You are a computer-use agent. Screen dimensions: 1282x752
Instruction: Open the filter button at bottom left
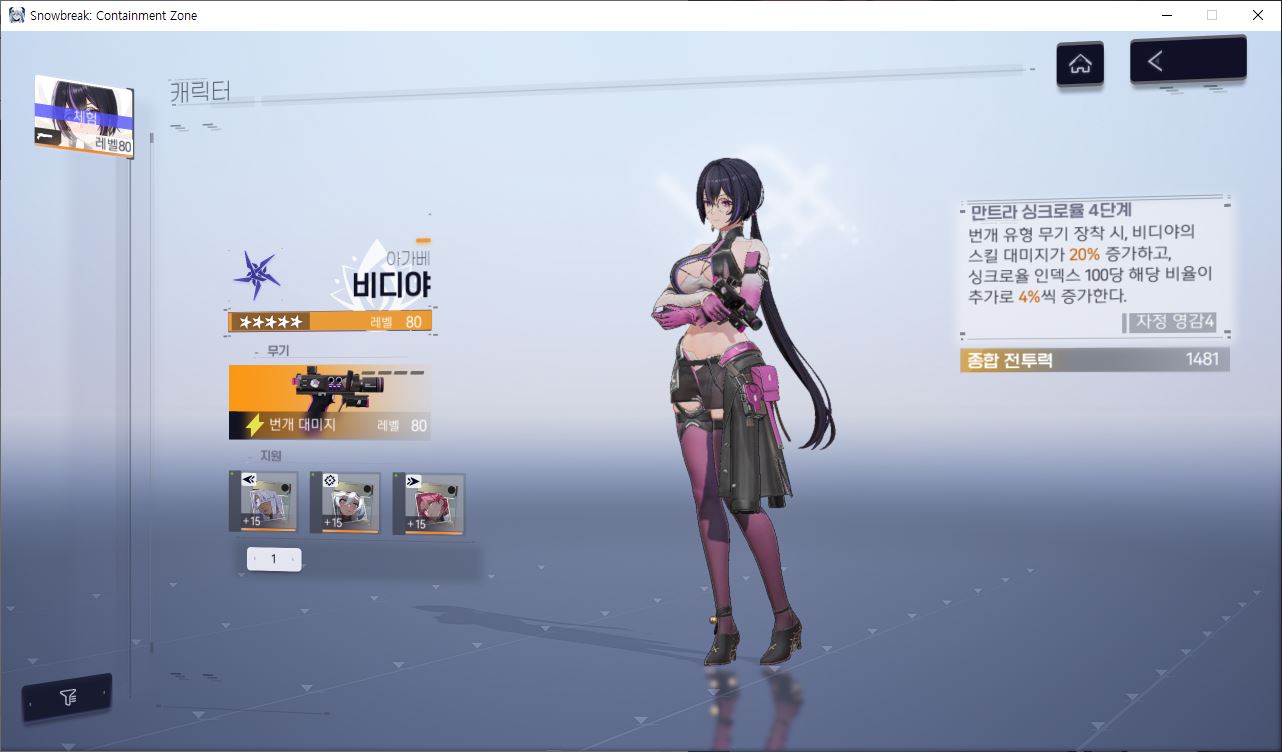pos(68,697)
